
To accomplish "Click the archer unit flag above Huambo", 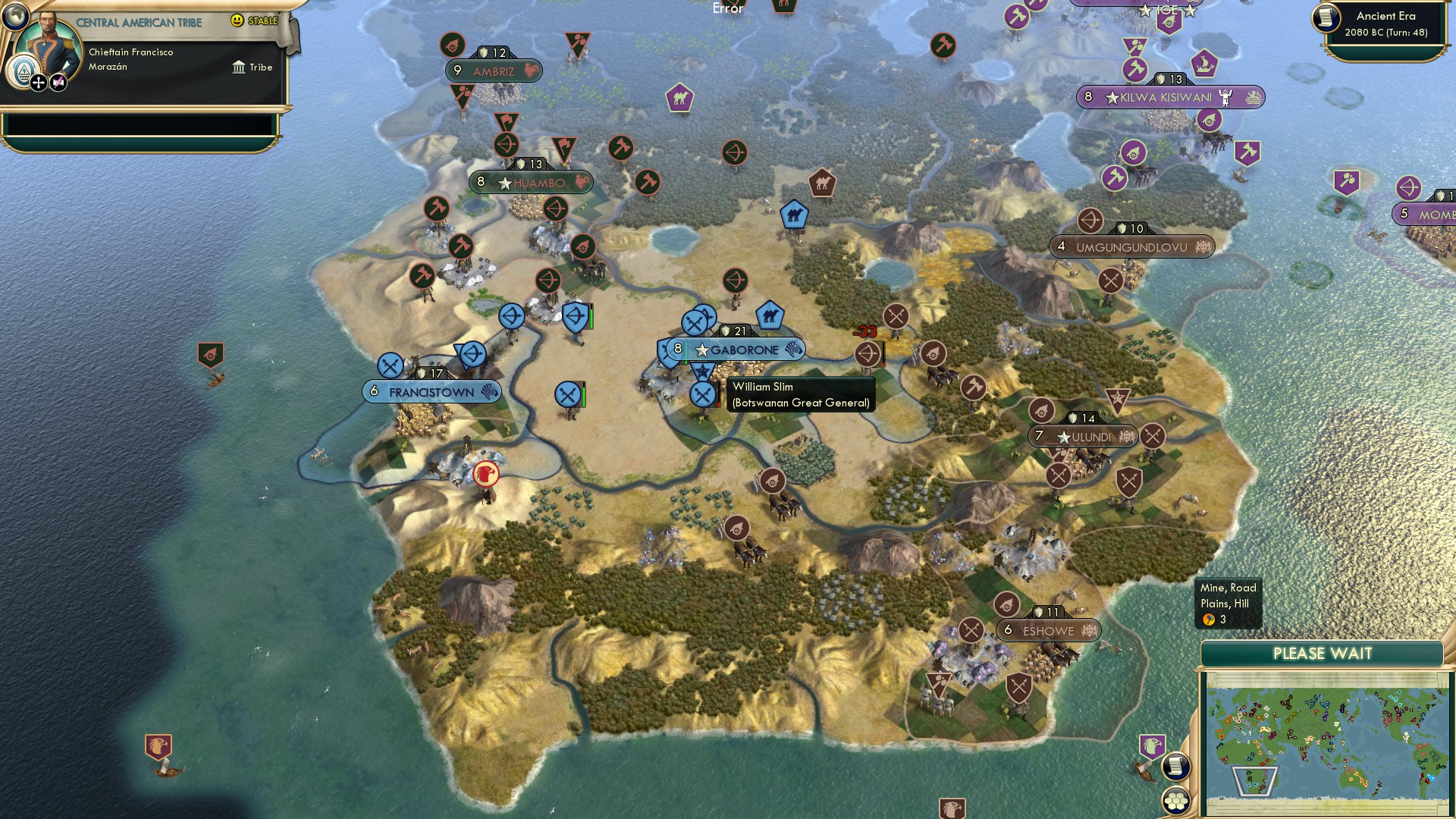I will pyautogui.click(x=509, y=144).
